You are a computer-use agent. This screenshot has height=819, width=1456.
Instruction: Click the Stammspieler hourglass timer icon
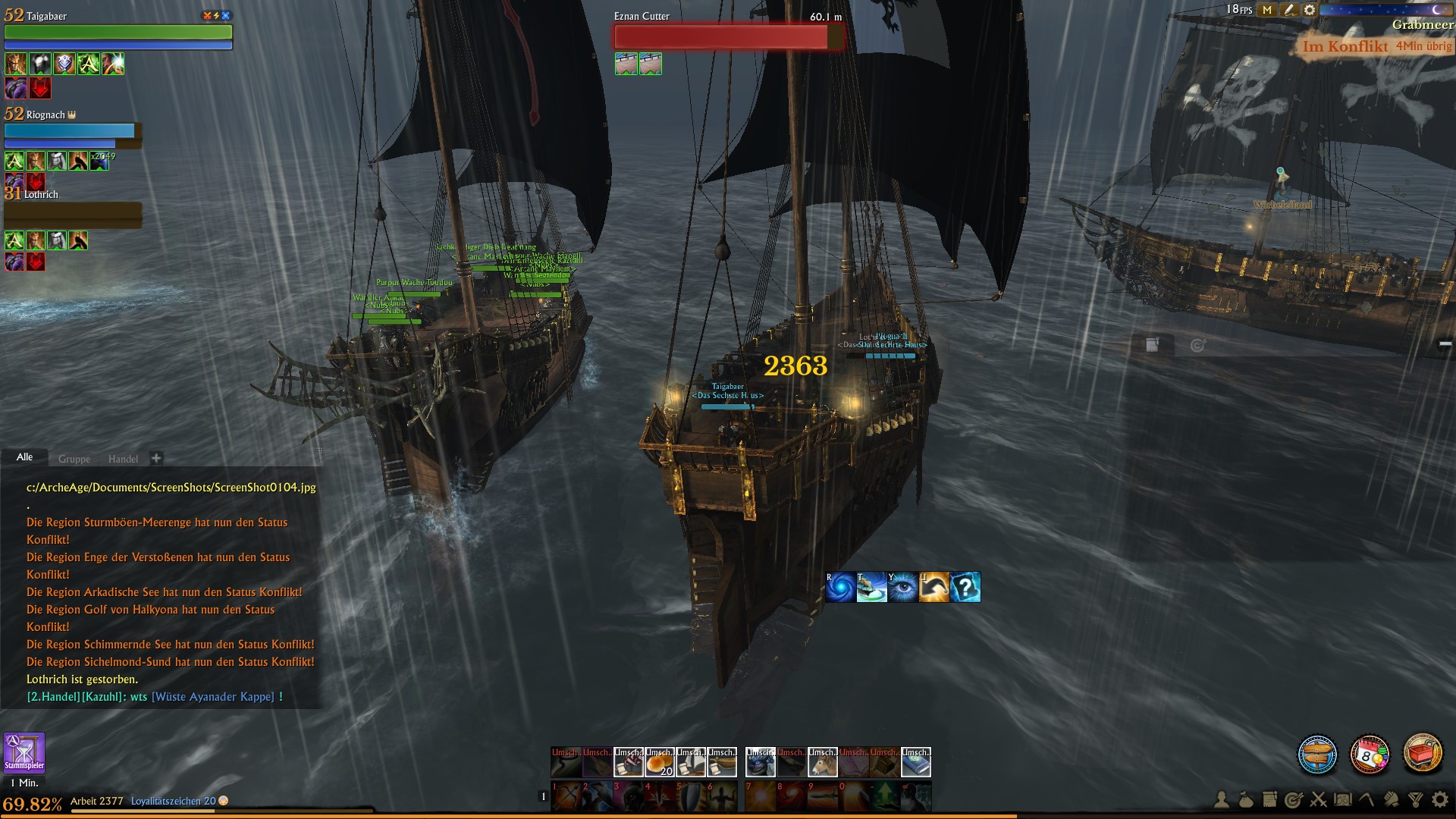[25, 753]
